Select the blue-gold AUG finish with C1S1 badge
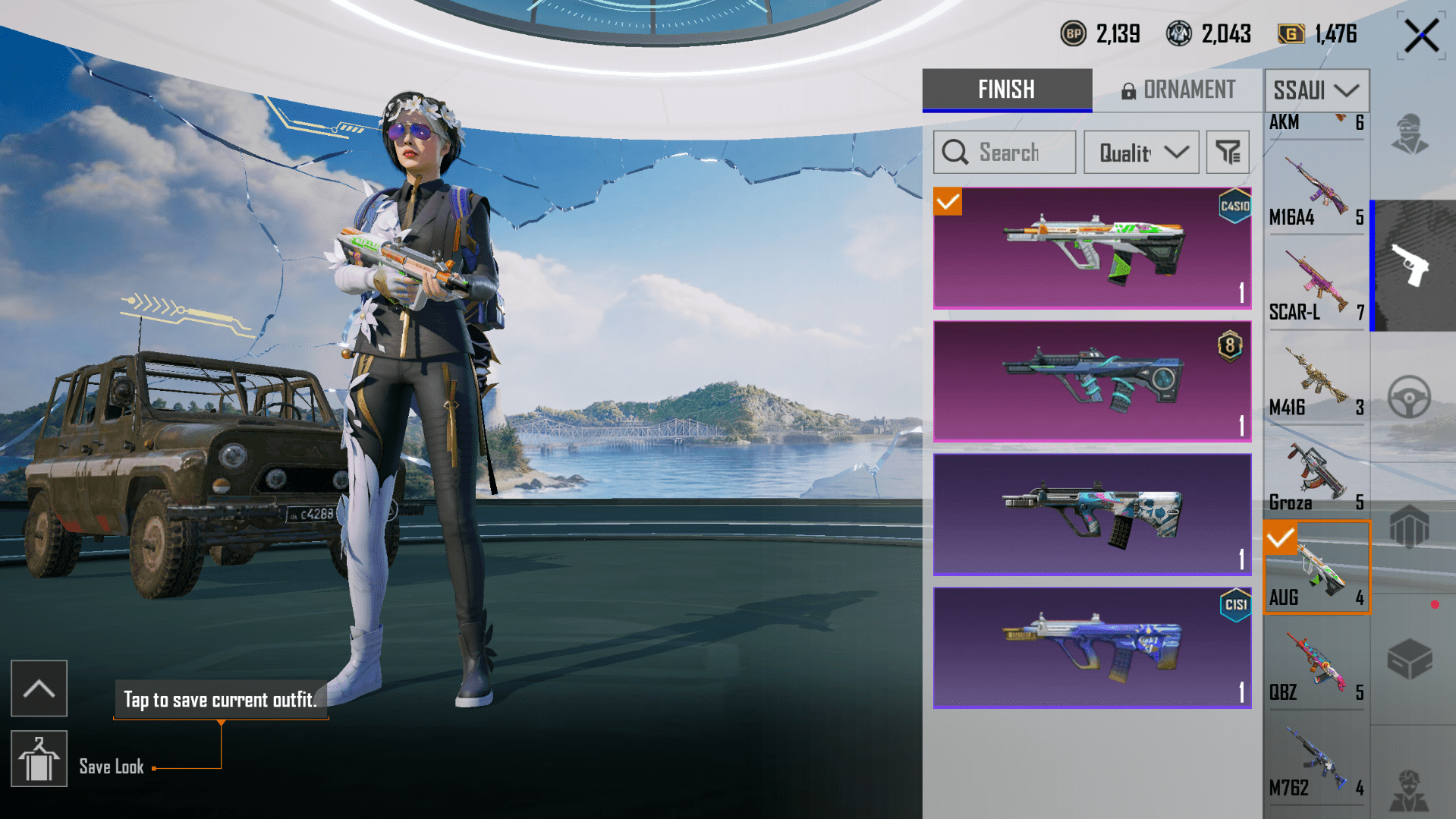 point(1092,647)
